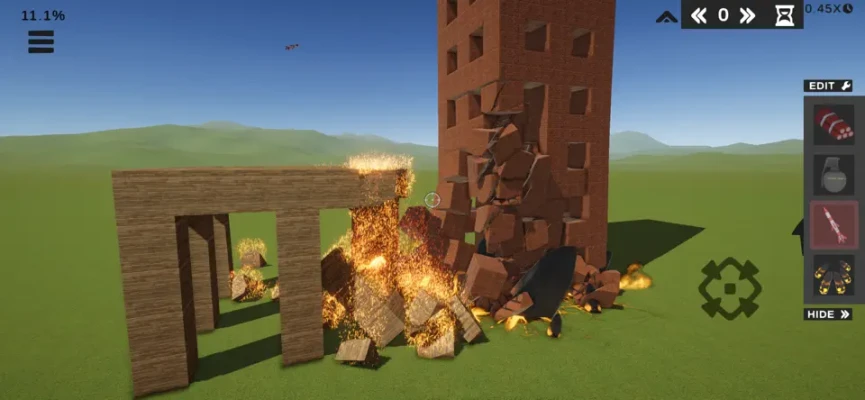This screenshot has width=865, height=400.
Task: Increase the time step with right arrows
Action: tap(746, 15)
